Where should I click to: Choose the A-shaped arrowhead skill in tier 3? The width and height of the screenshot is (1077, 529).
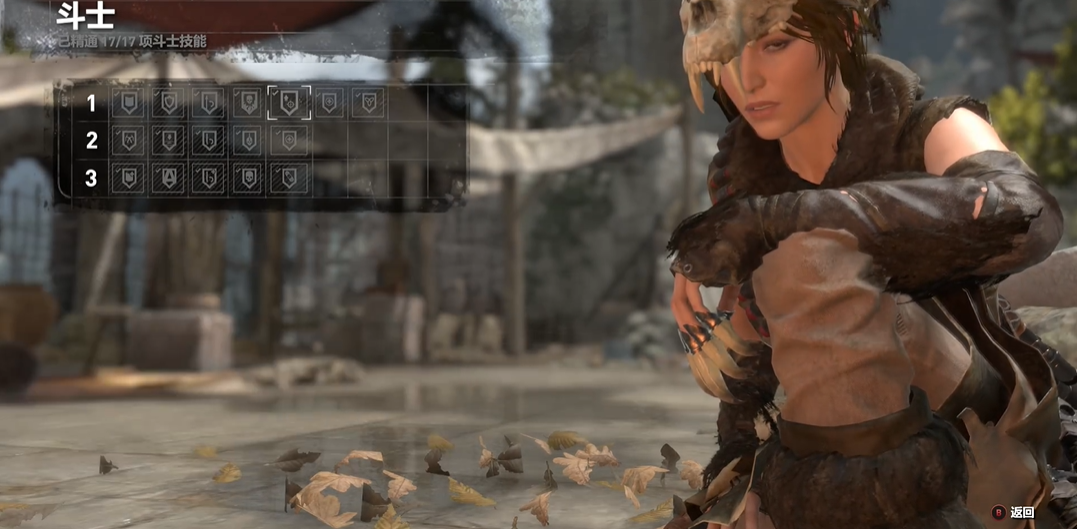pos(168,177)
